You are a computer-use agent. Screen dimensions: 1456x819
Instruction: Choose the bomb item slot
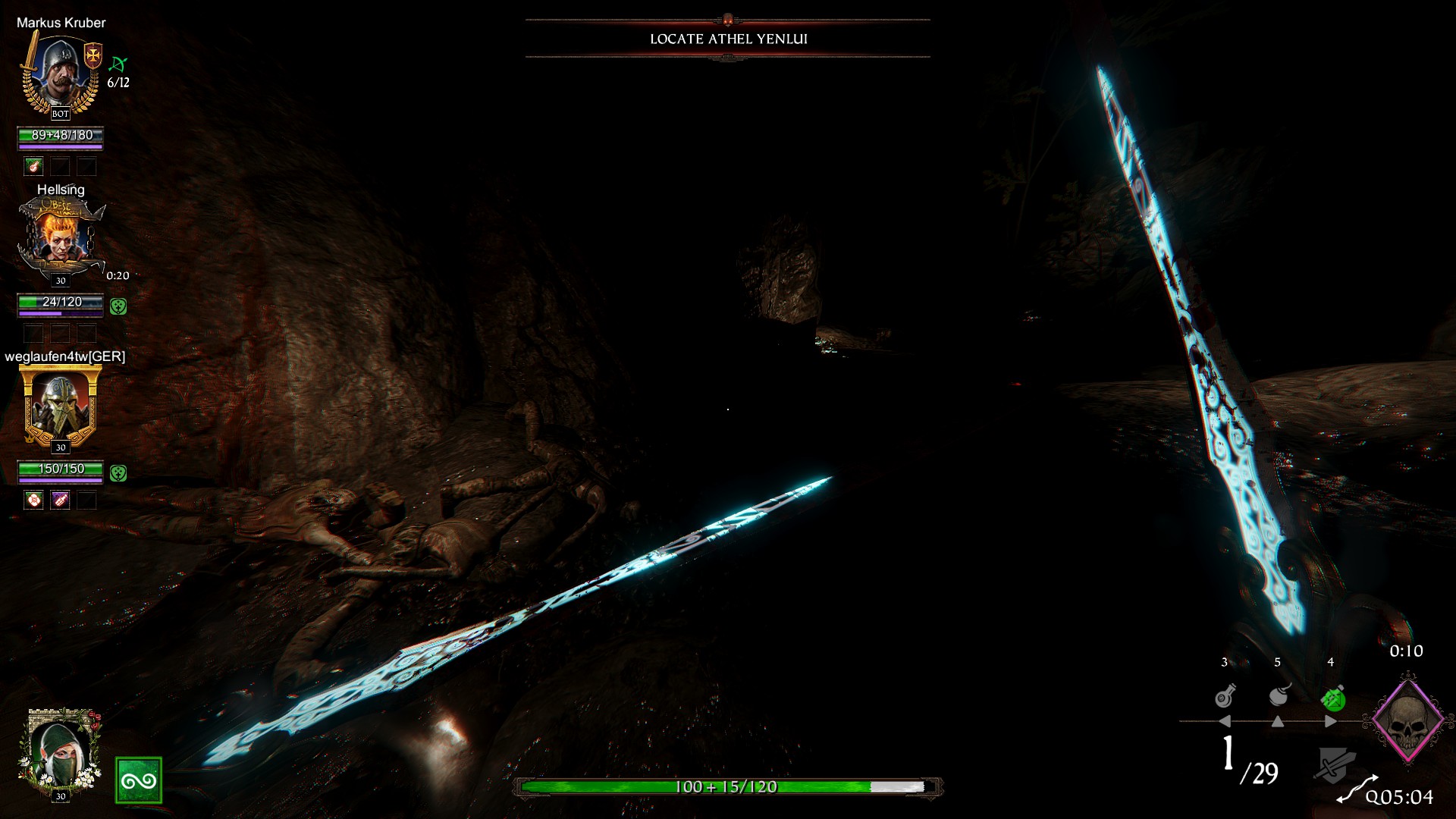[1279, 695]
